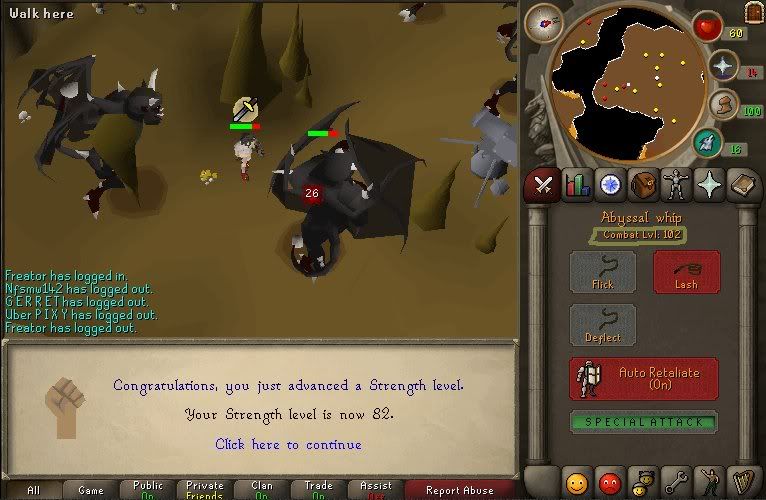
Task: Switch to the Stats tab
Action: point(577,184)
